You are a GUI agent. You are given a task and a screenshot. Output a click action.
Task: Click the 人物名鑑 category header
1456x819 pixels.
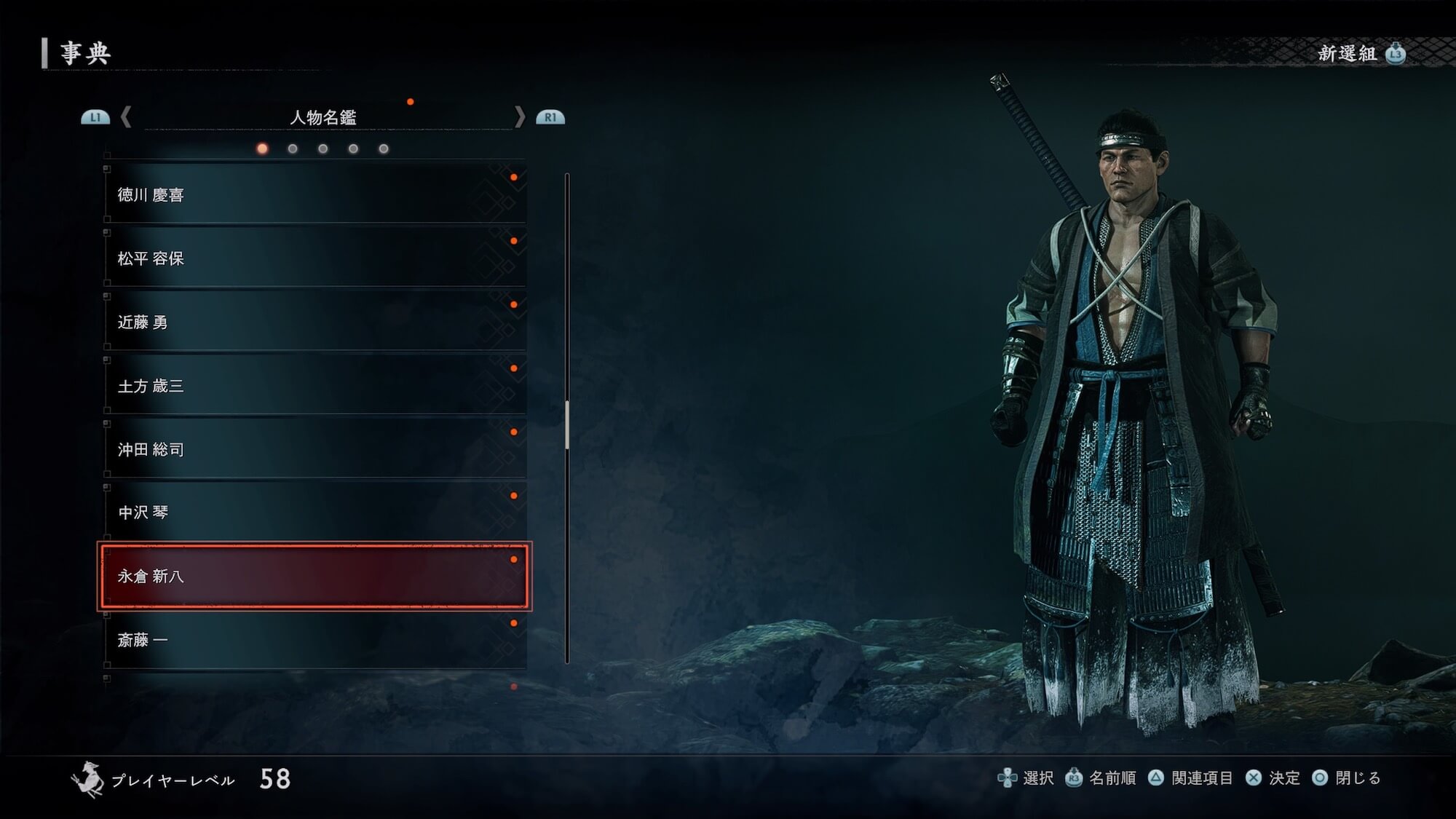[323, 117]
